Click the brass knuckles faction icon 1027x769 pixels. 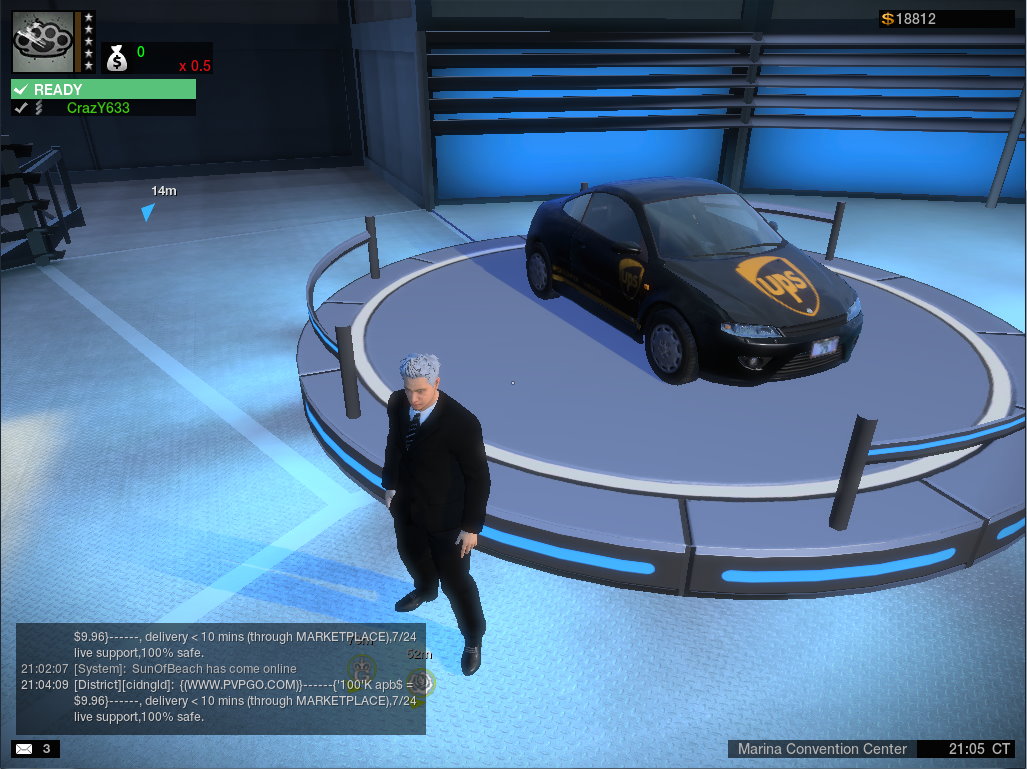43,41
